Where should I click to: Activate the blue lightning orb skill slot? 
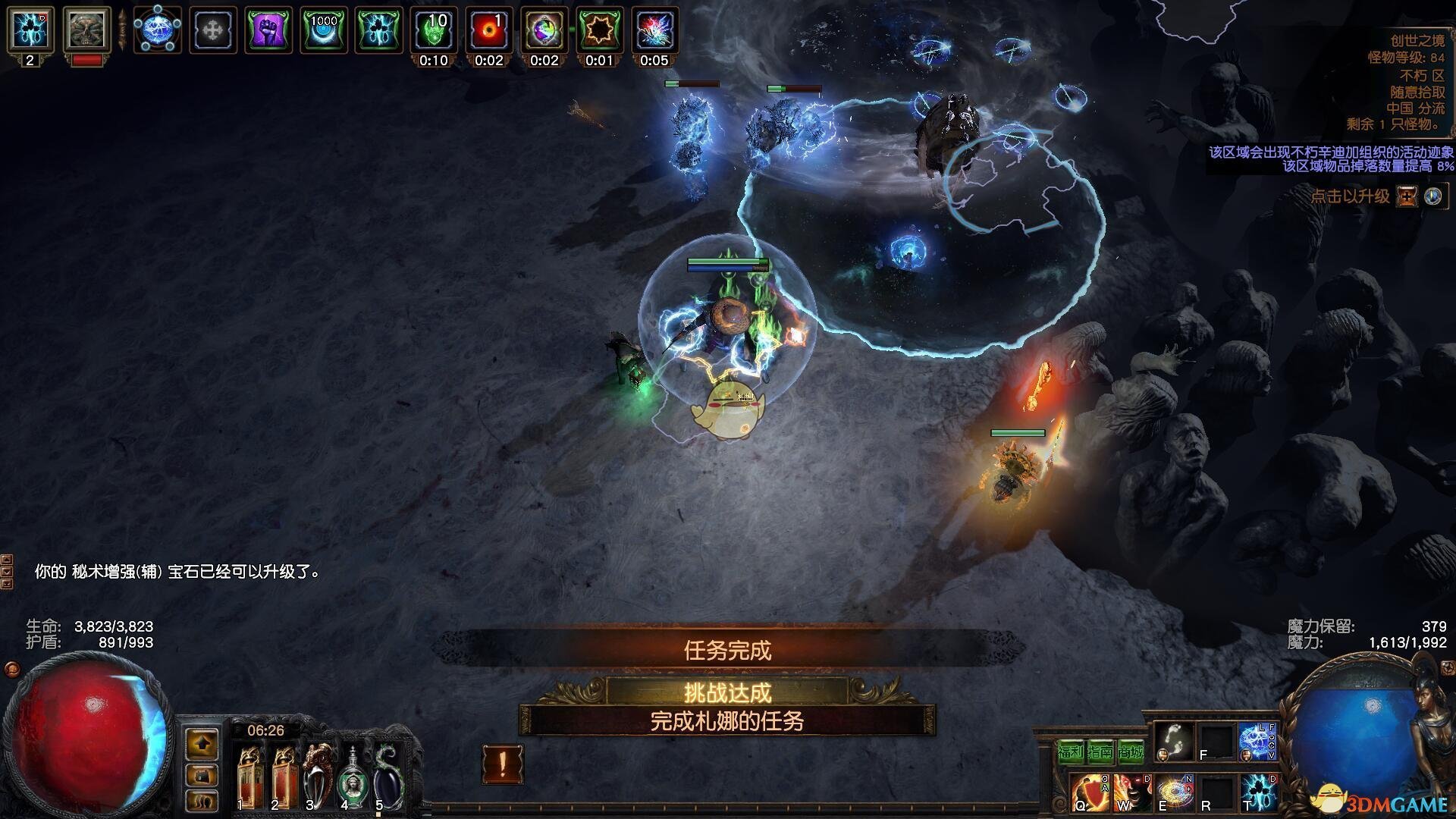pos(1257,742)
